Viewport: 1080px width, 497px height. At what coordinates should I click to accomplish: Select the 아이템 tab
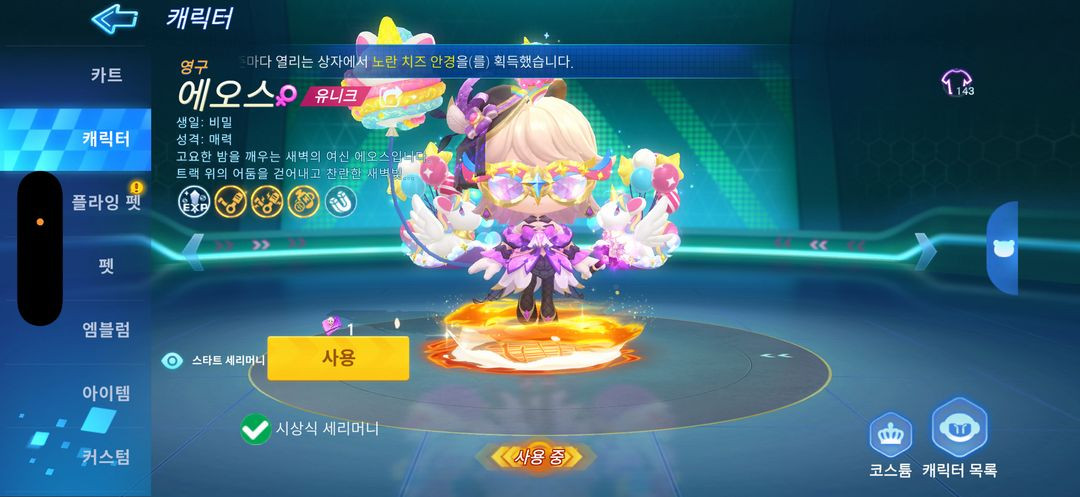click(106, 393)
